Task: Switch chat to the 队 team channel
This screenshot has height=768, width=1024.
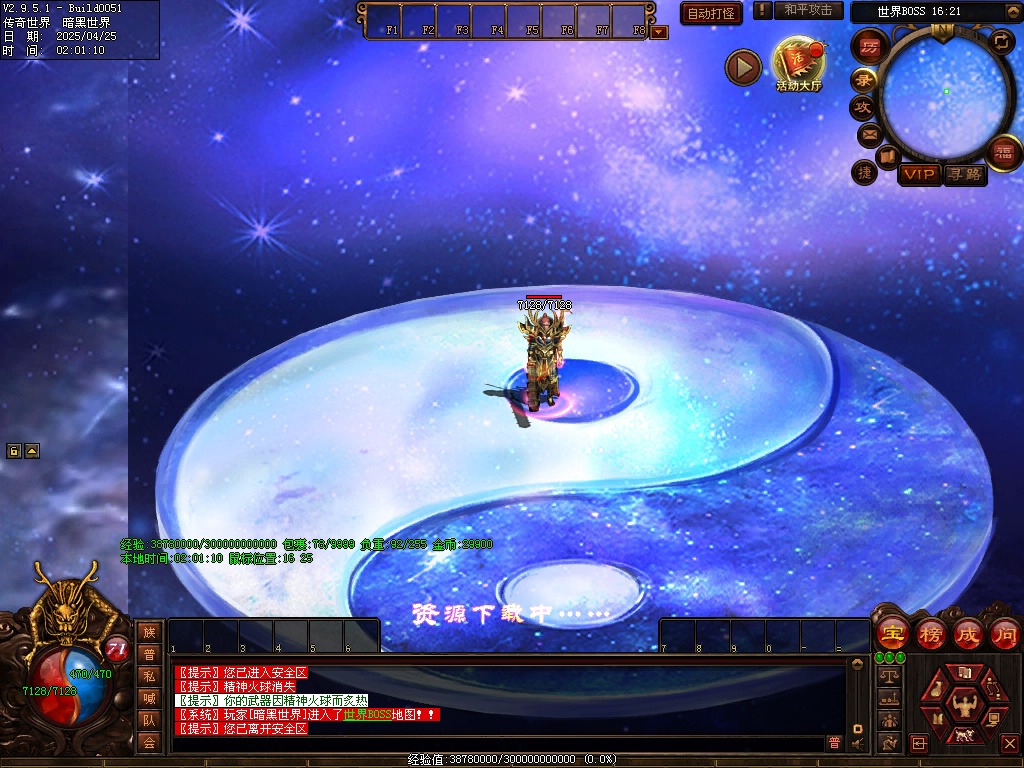Action: [149, 720]
